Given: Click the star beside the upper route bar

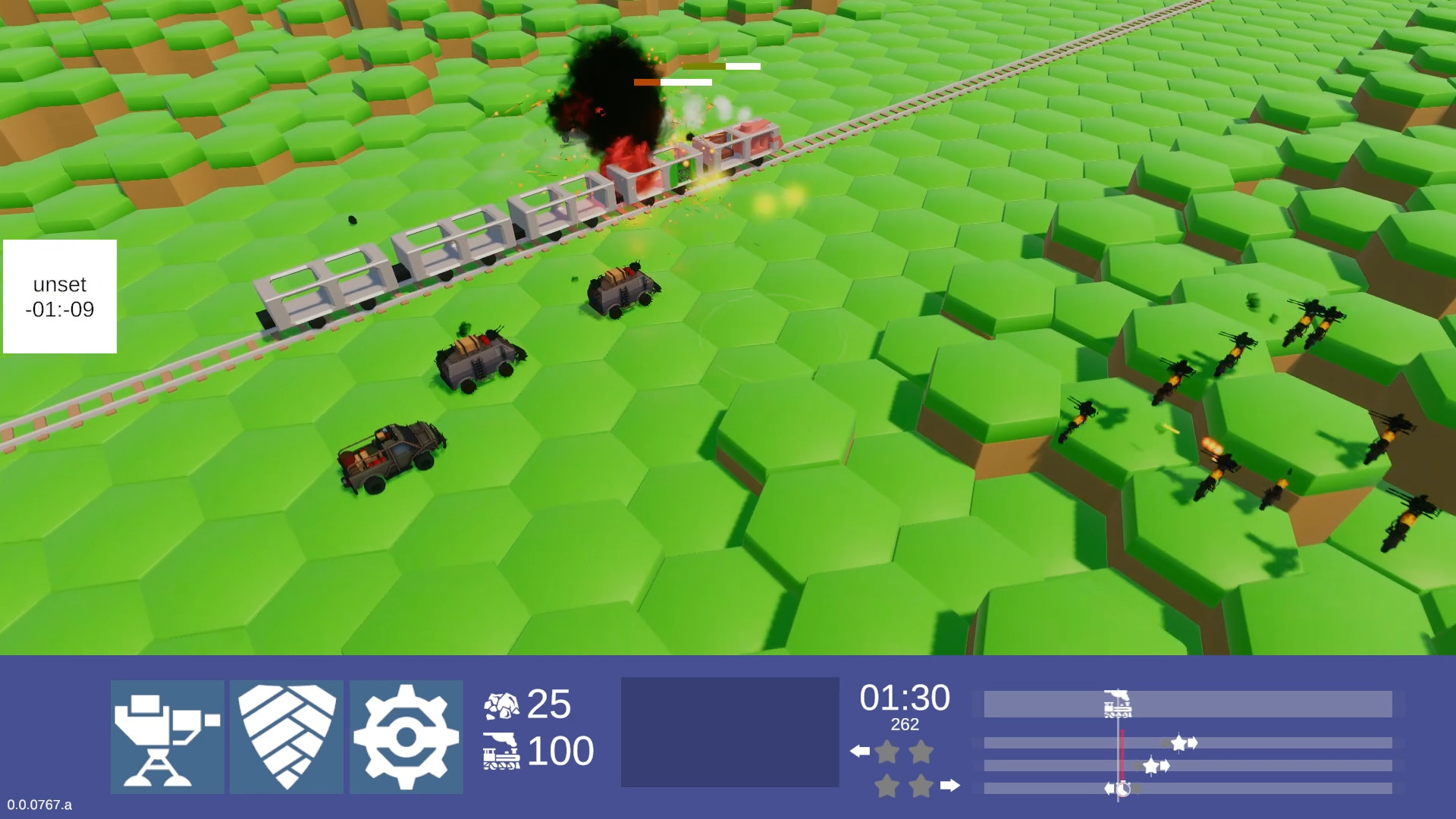Looking at the screenshot, I should click(x=1179, y=743).
